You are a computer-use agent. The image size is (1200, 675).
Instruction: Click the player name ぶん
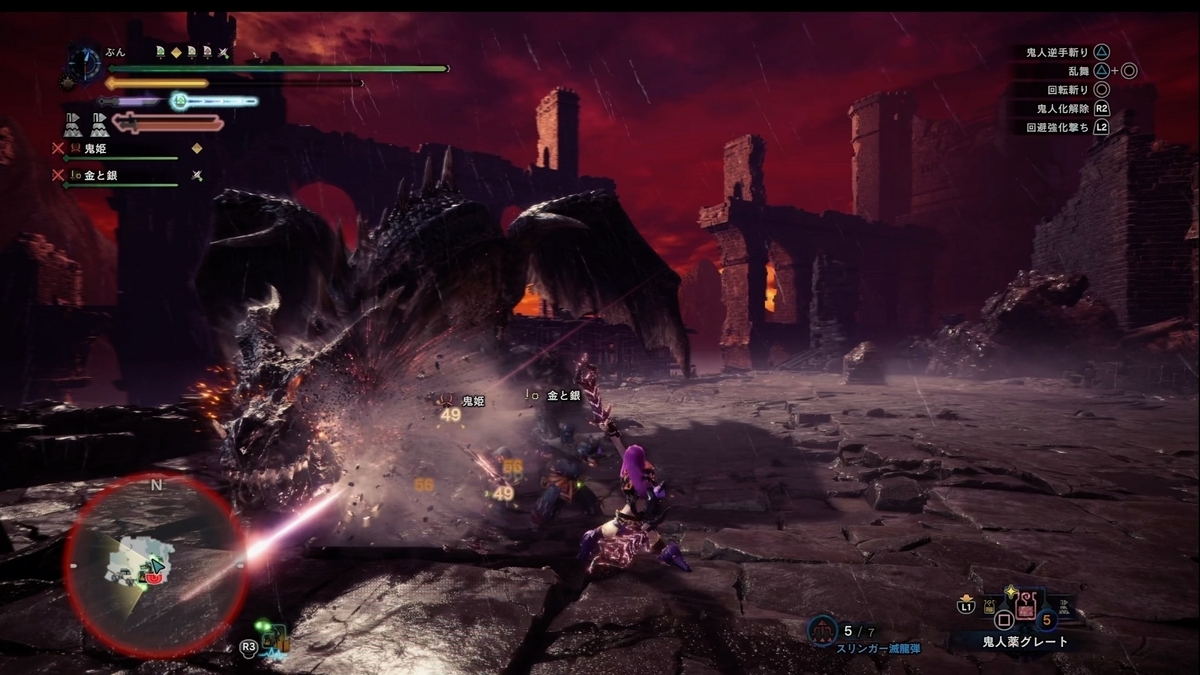[x=118, y=51]
